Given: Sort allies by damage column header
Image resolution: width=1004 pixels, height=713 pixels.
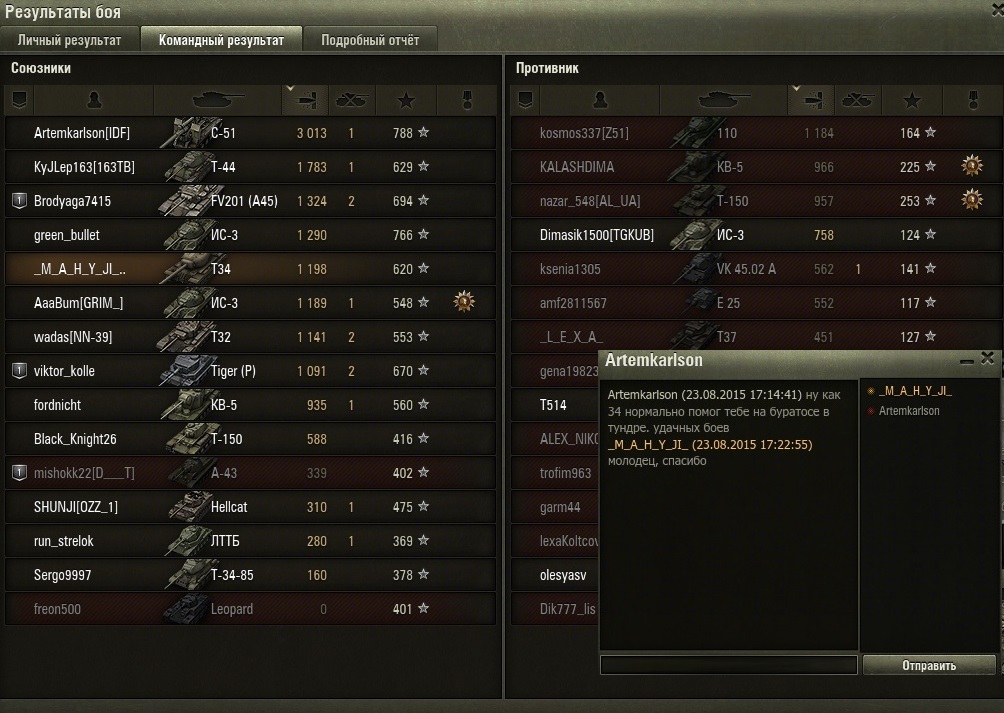Looking at the screenshot, I should click(305, 100).
